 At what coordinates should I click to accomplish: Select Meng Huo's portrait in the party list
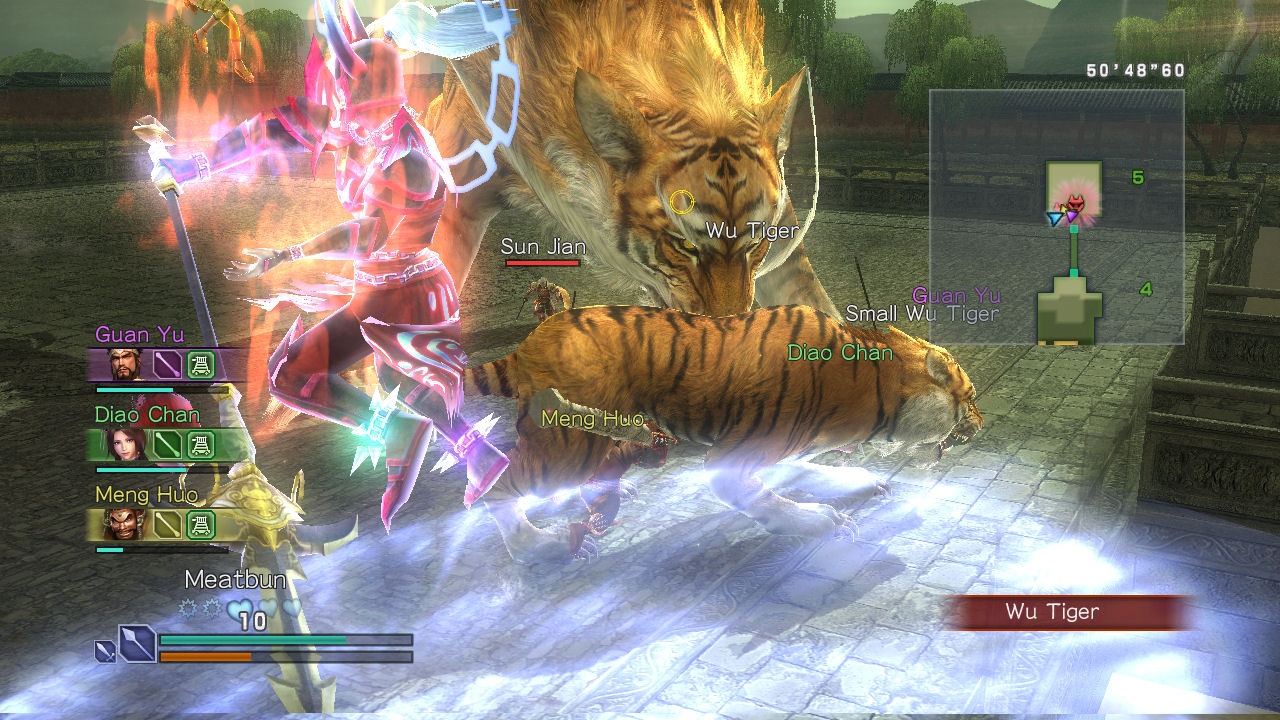pyautogui.click(x=126, y=524)
